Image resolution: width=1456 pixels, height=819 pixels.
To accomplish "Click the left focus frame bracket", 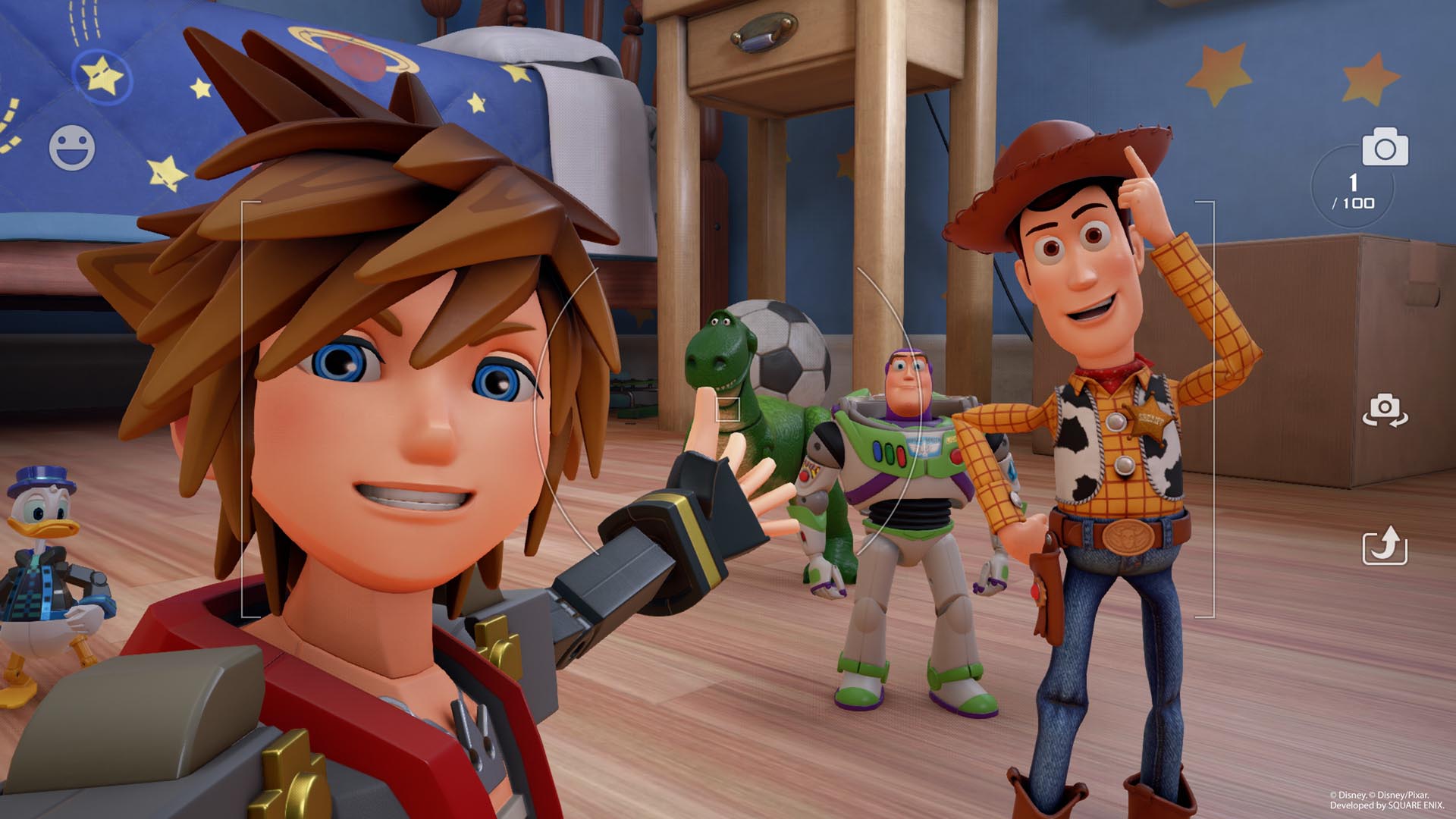I will pyautogui.click(x=241, y=409).
